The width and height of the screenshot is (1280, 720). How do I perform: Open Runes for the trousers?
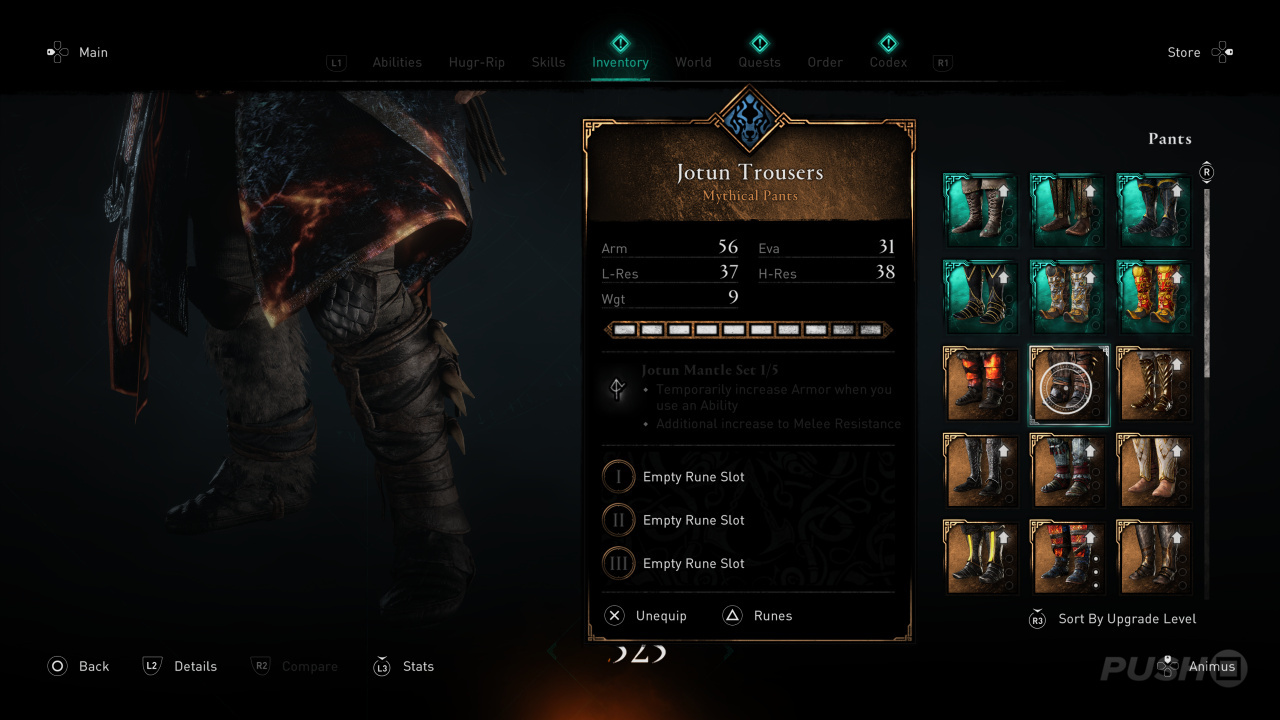point(772,616)
